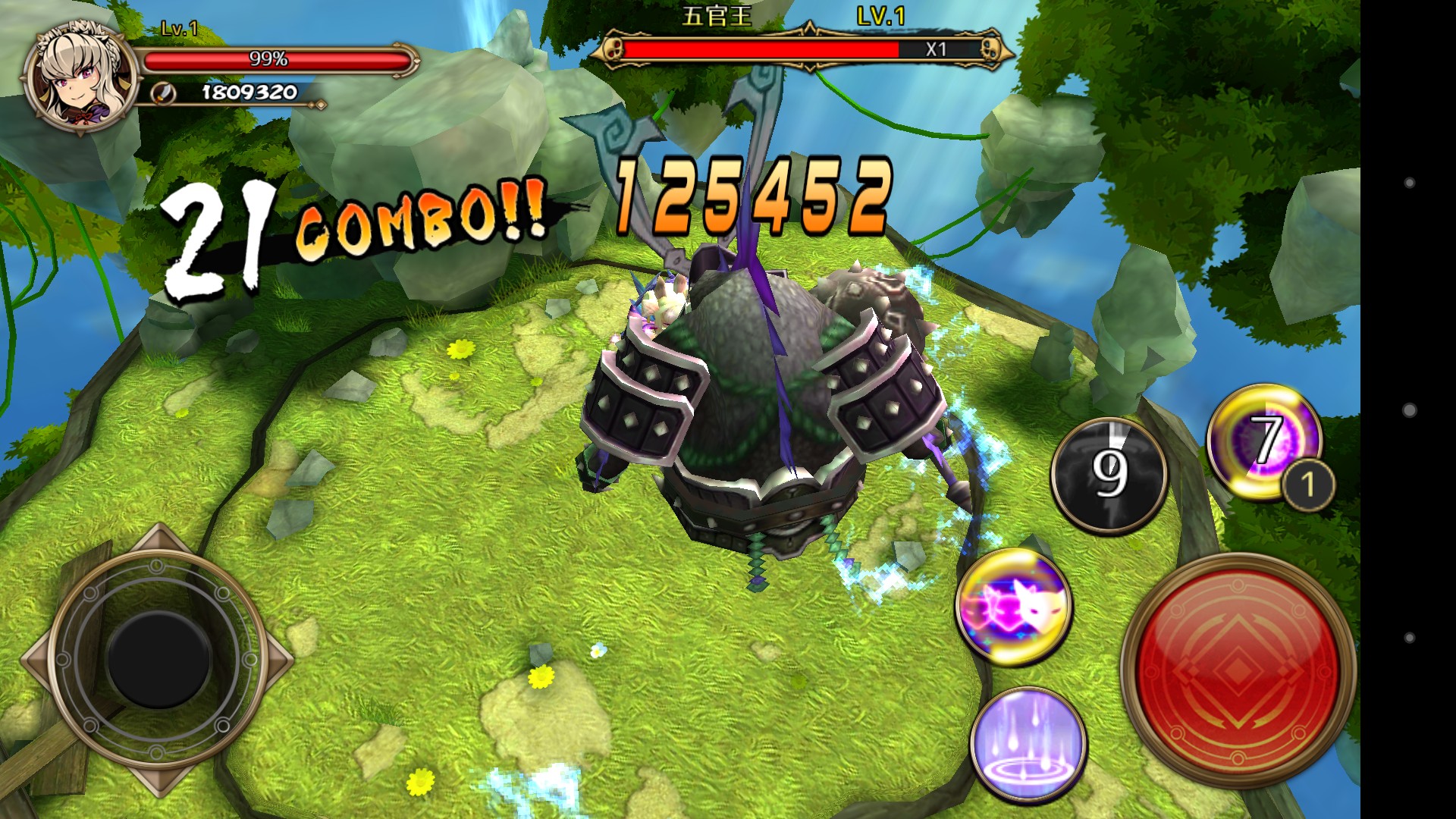The height and width of the screenshot is (819, 1456).
Task: Select the silver-haired character portrait
Action: click(80, 78)
